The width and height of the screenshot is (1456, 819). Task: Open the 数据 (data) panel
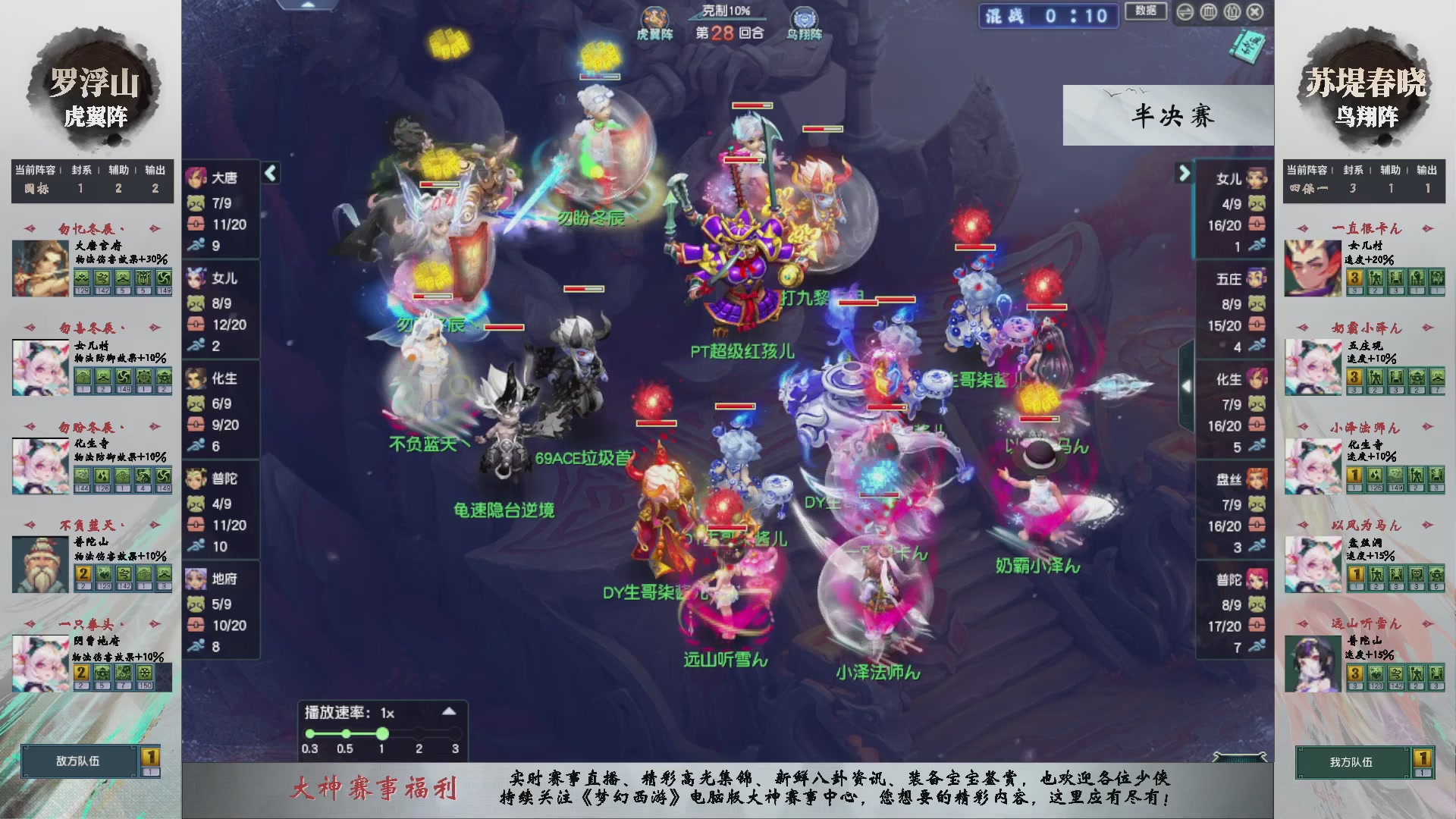click(x=1146, y=11)
